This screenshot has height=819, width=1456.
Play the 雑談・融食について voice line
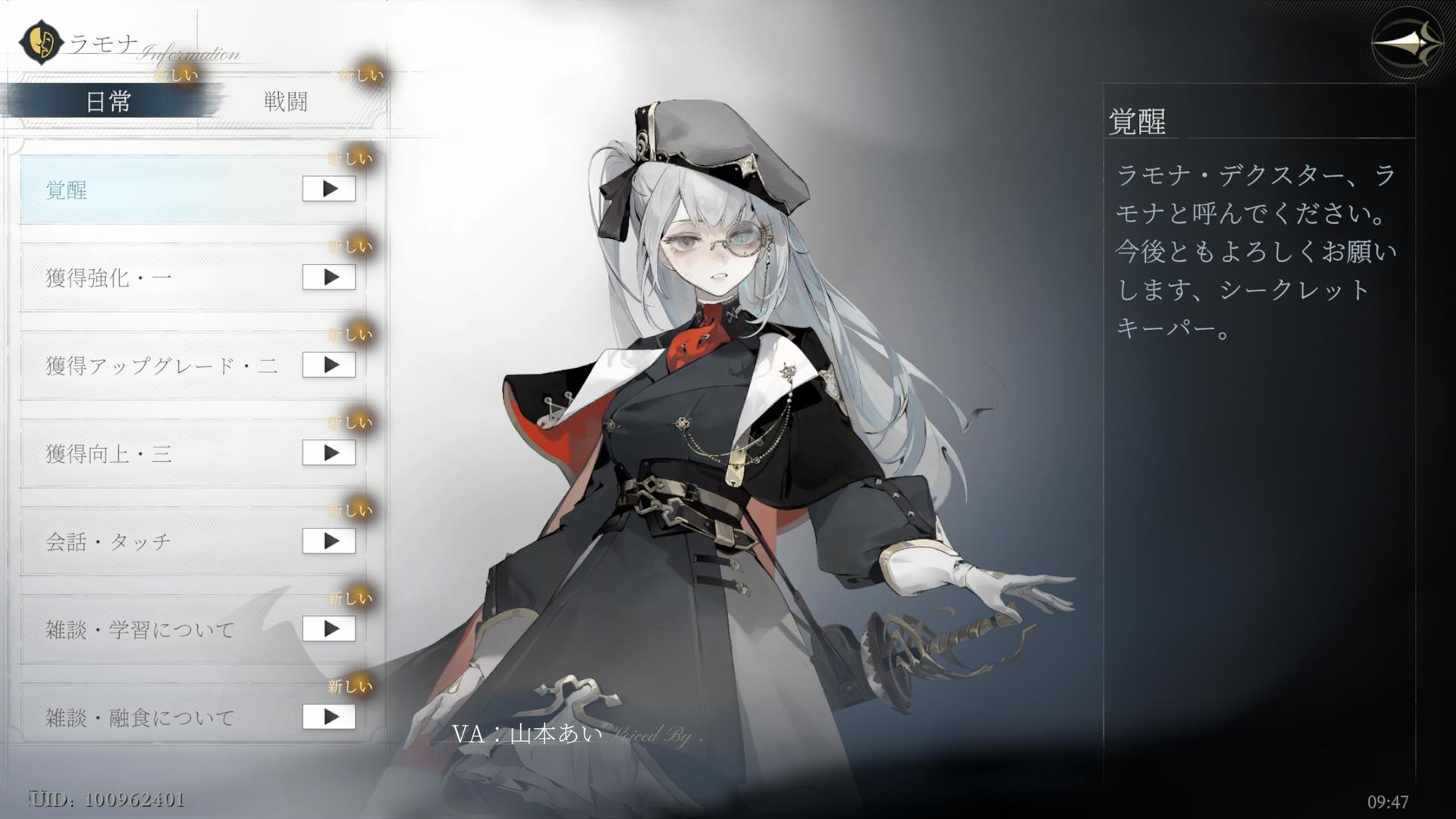(329, 717)
